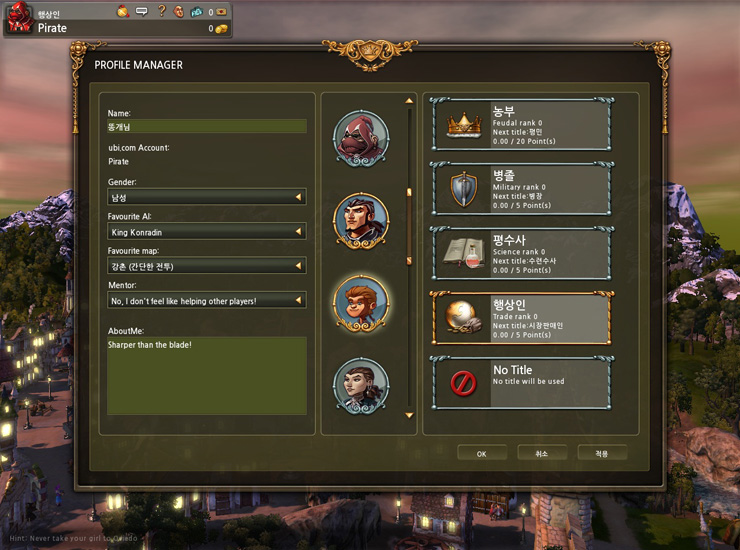Pick the Science rank book title
Image resolution: width=740 pixels, height=550 pixels.
coord(521,253)
